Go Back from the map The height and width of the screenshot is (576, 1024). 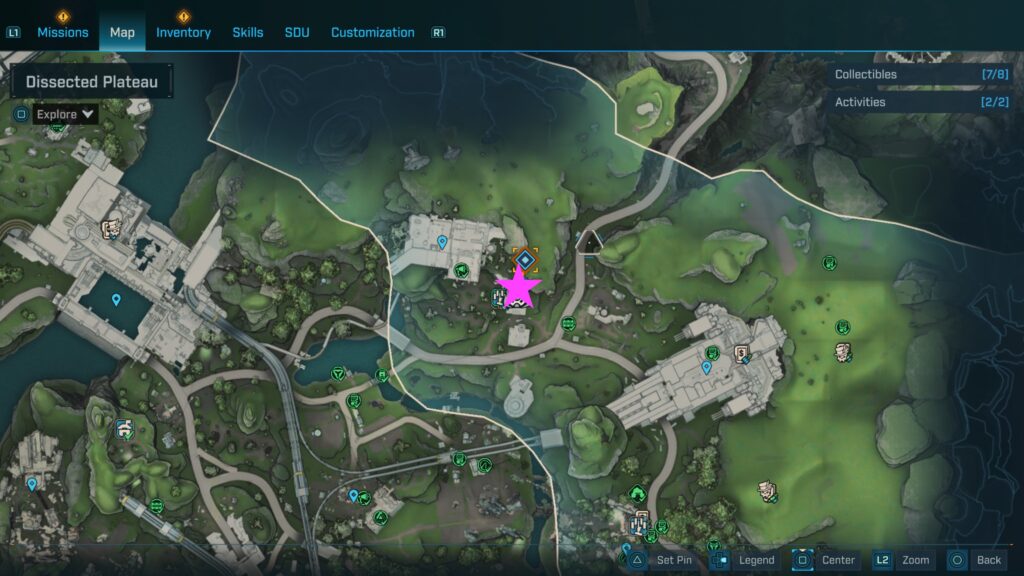[976, 560]
